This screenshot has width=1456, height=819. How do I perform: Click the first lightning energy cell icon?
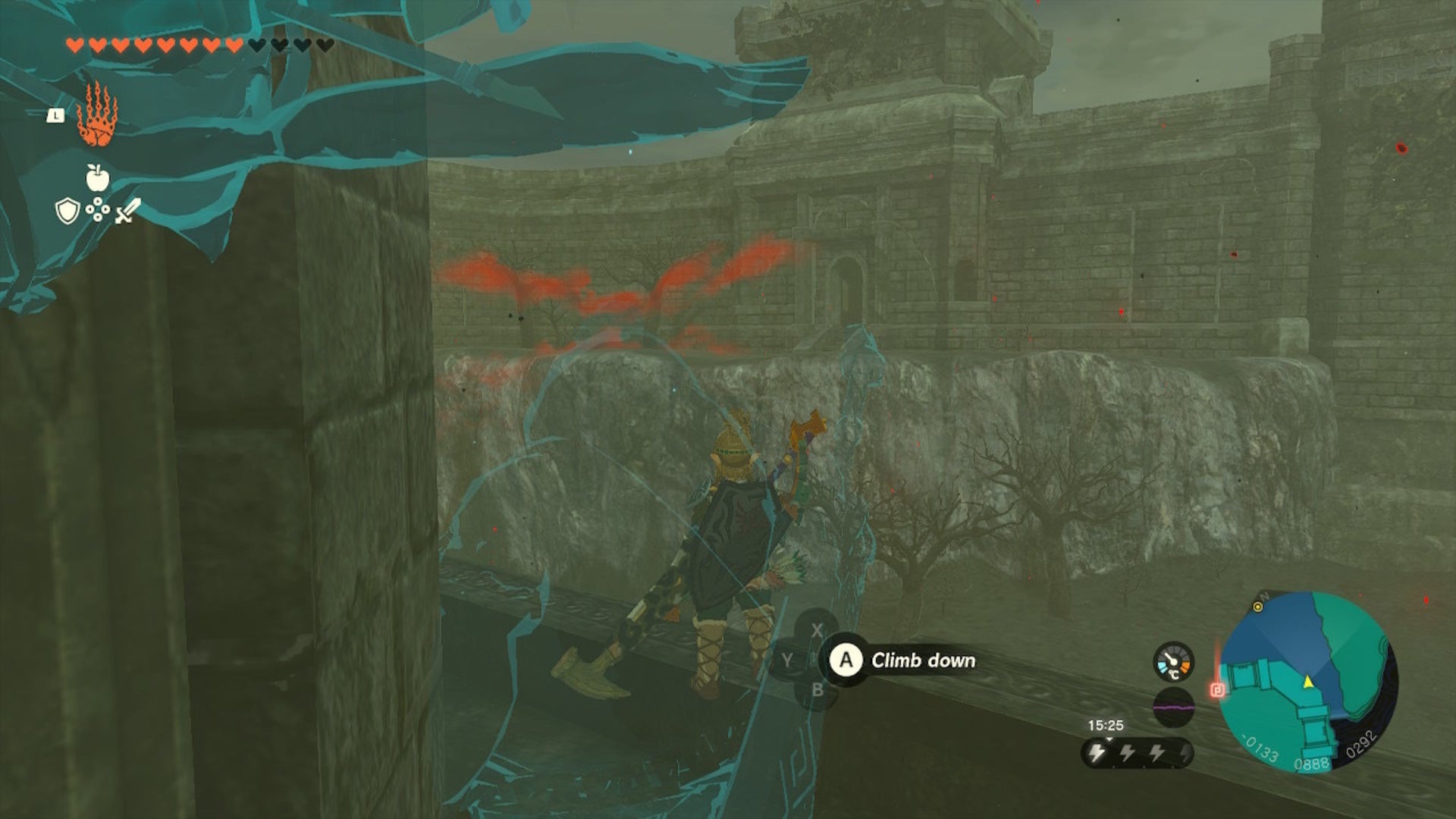pos(1097,752)
